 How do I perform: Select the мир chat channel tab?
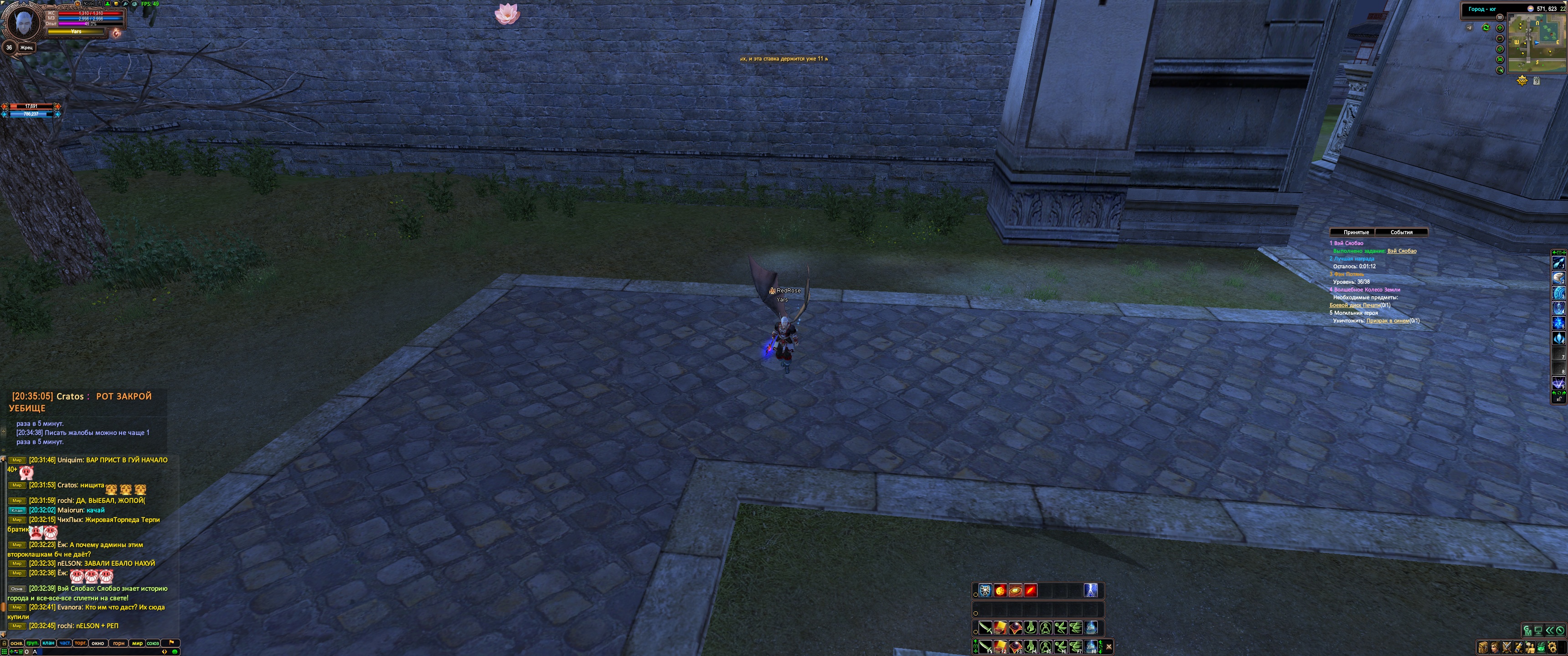click(137, 643)
